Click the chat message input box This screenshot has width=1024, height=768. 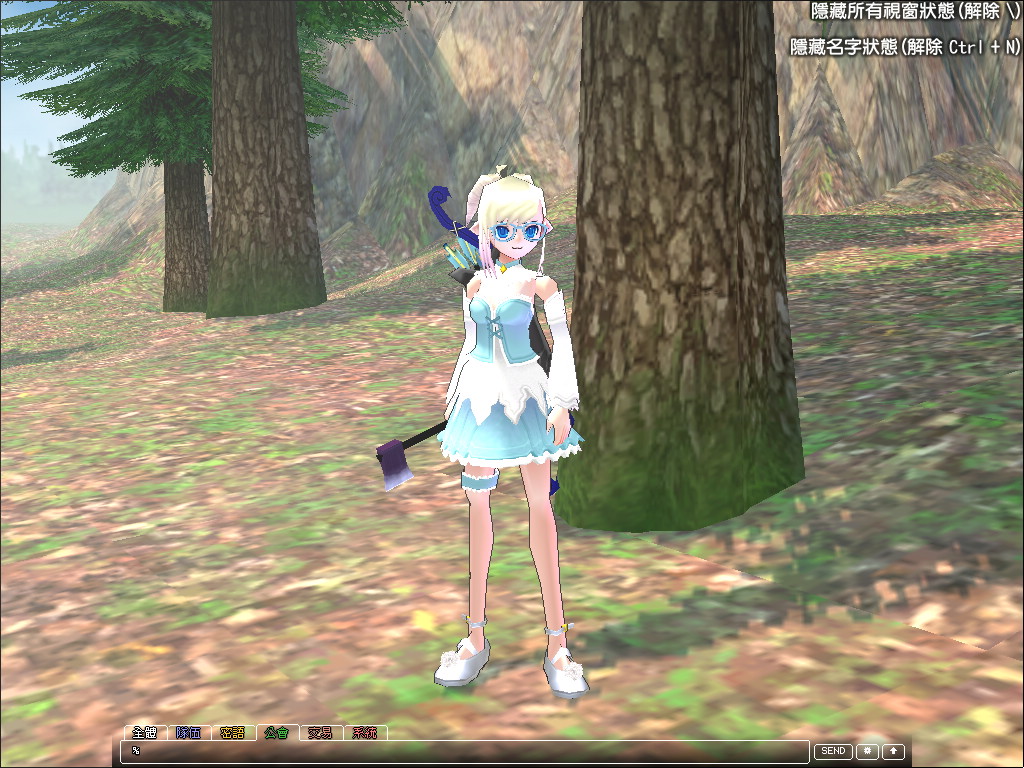pos(465,751)
